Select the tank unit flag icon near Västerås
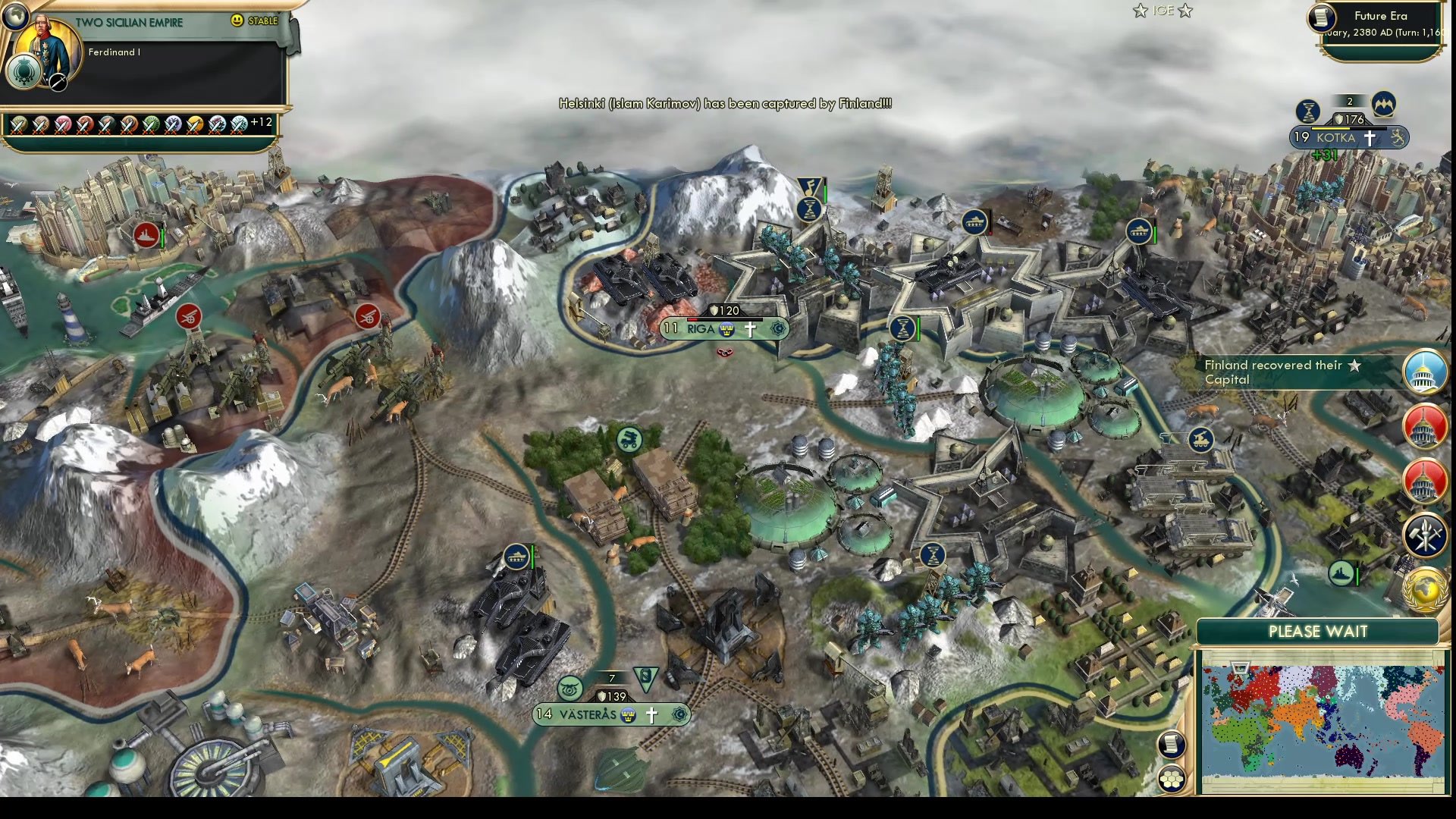This screenshot has height=819, width=1456. pyautogui.click(x=516, y=557)
